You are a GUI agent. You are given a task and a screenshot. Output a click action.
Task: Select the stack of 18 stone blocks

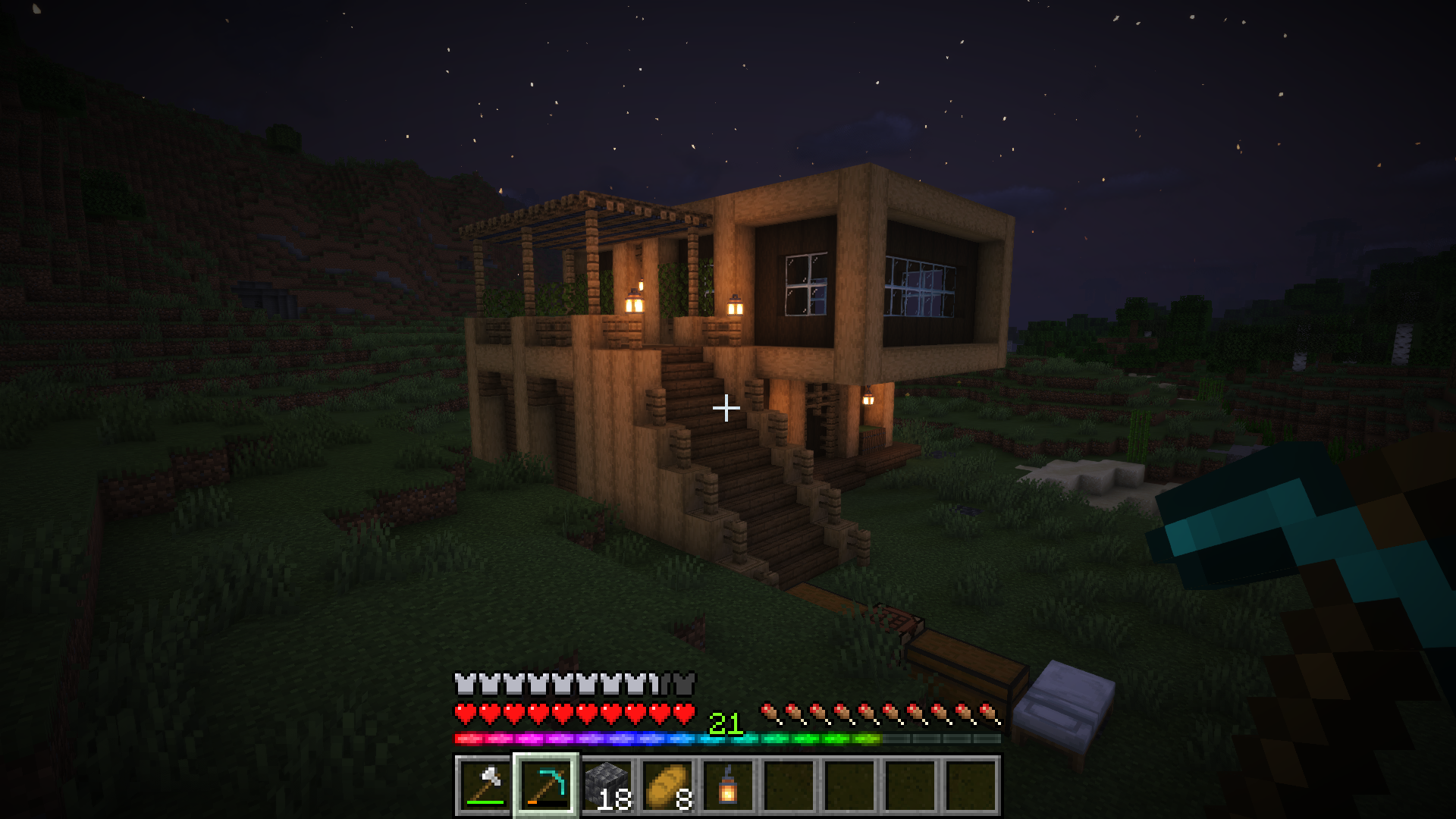point(607,786)
